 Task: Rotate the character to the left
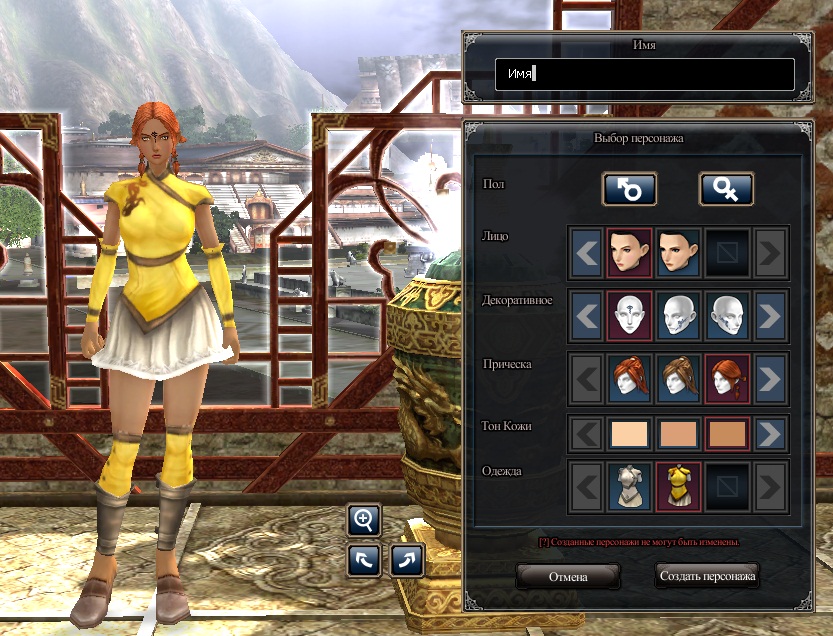363,560
